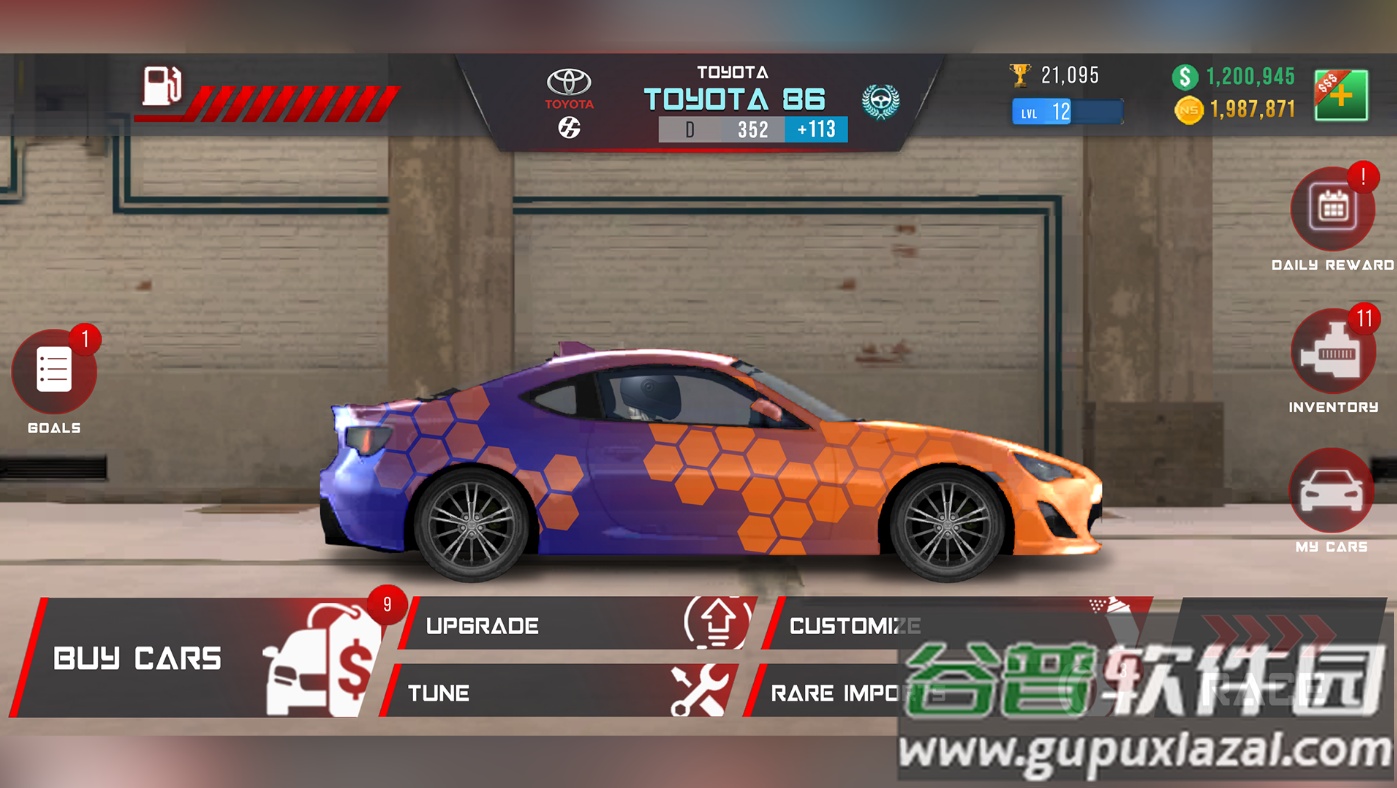
Task: Show My Cars garage
Action: pos(1331,491)
